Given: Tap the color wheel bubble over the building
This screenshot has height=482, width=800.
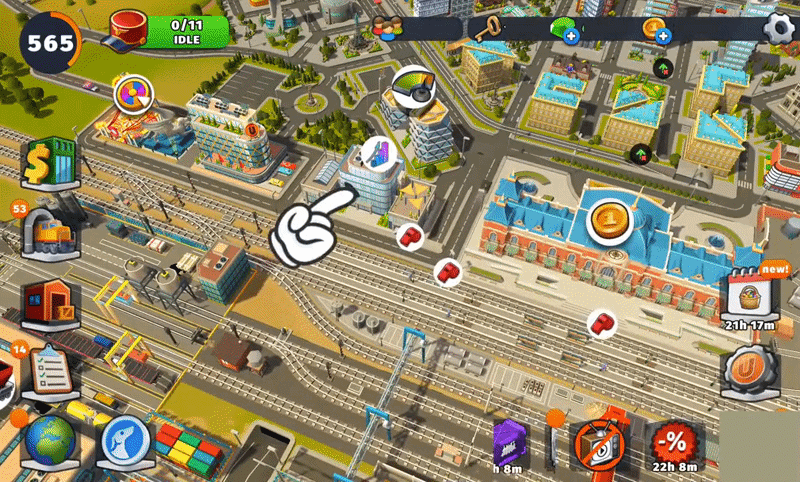Looking at the screenshot, I should pyautogui.click(x=132, y=97).
